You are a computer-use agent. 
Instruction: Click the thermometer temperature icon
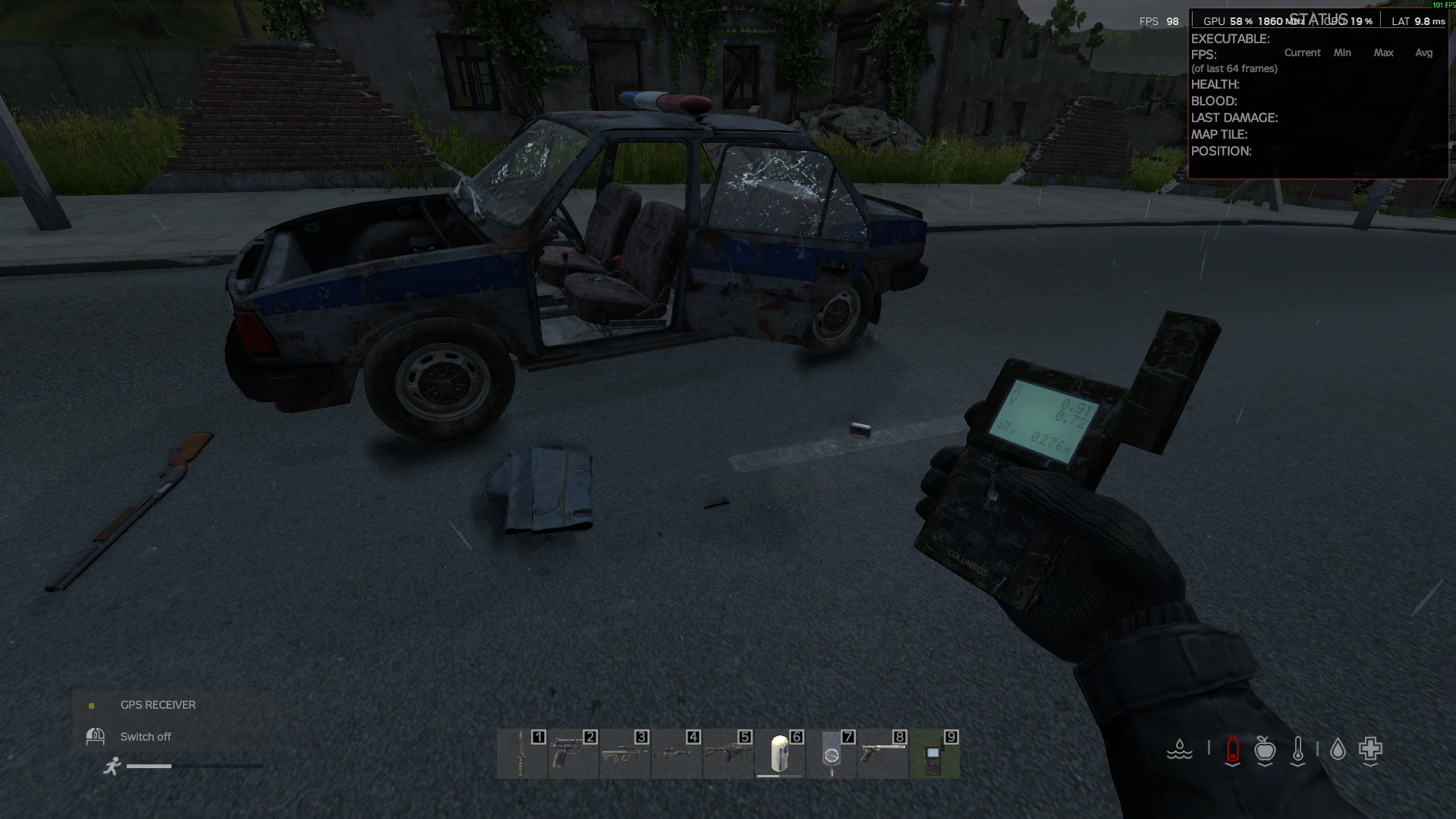[x=1298, y=750]
